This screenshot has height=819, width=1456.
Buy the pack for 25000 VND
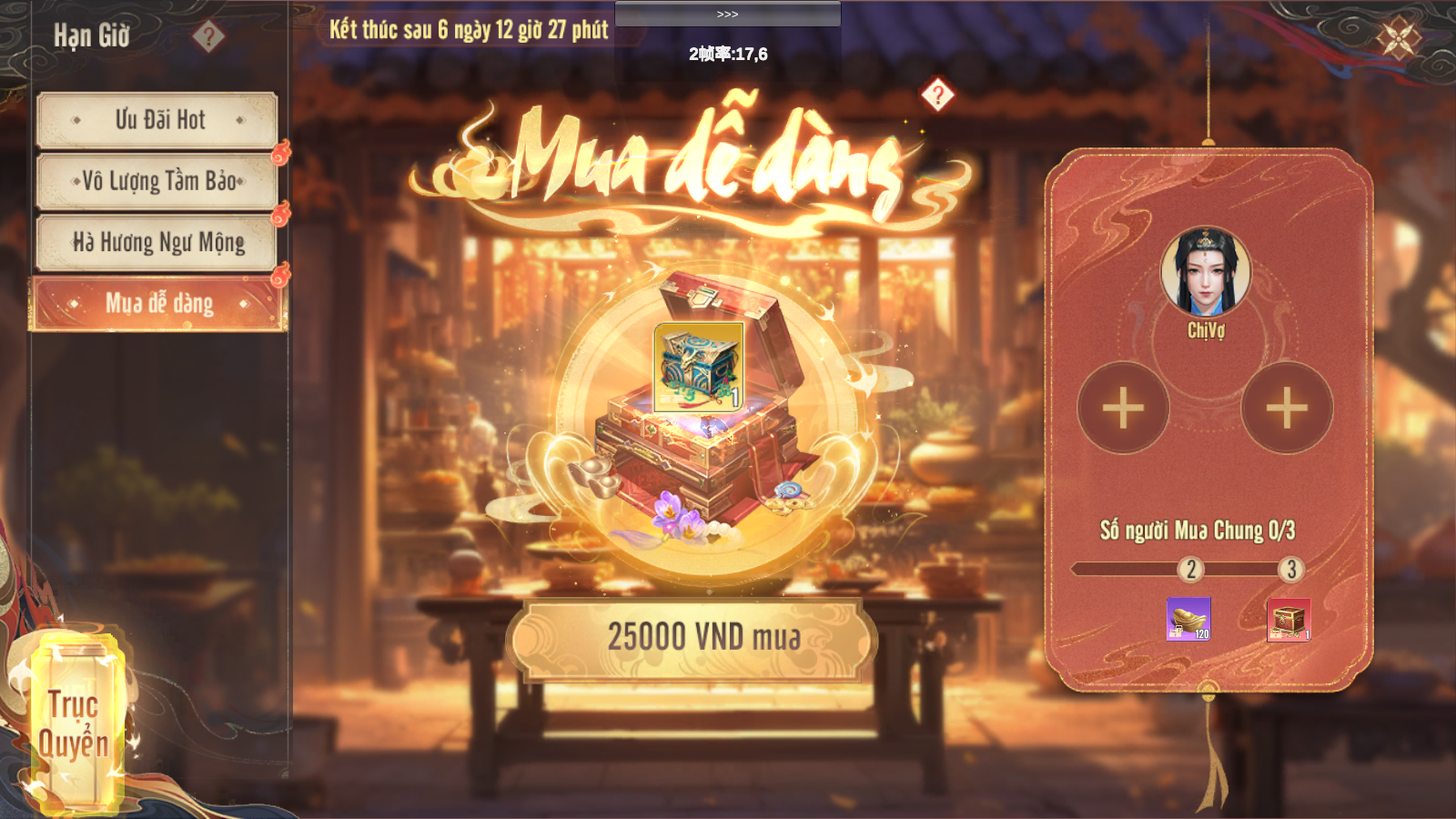coord(693,639)
